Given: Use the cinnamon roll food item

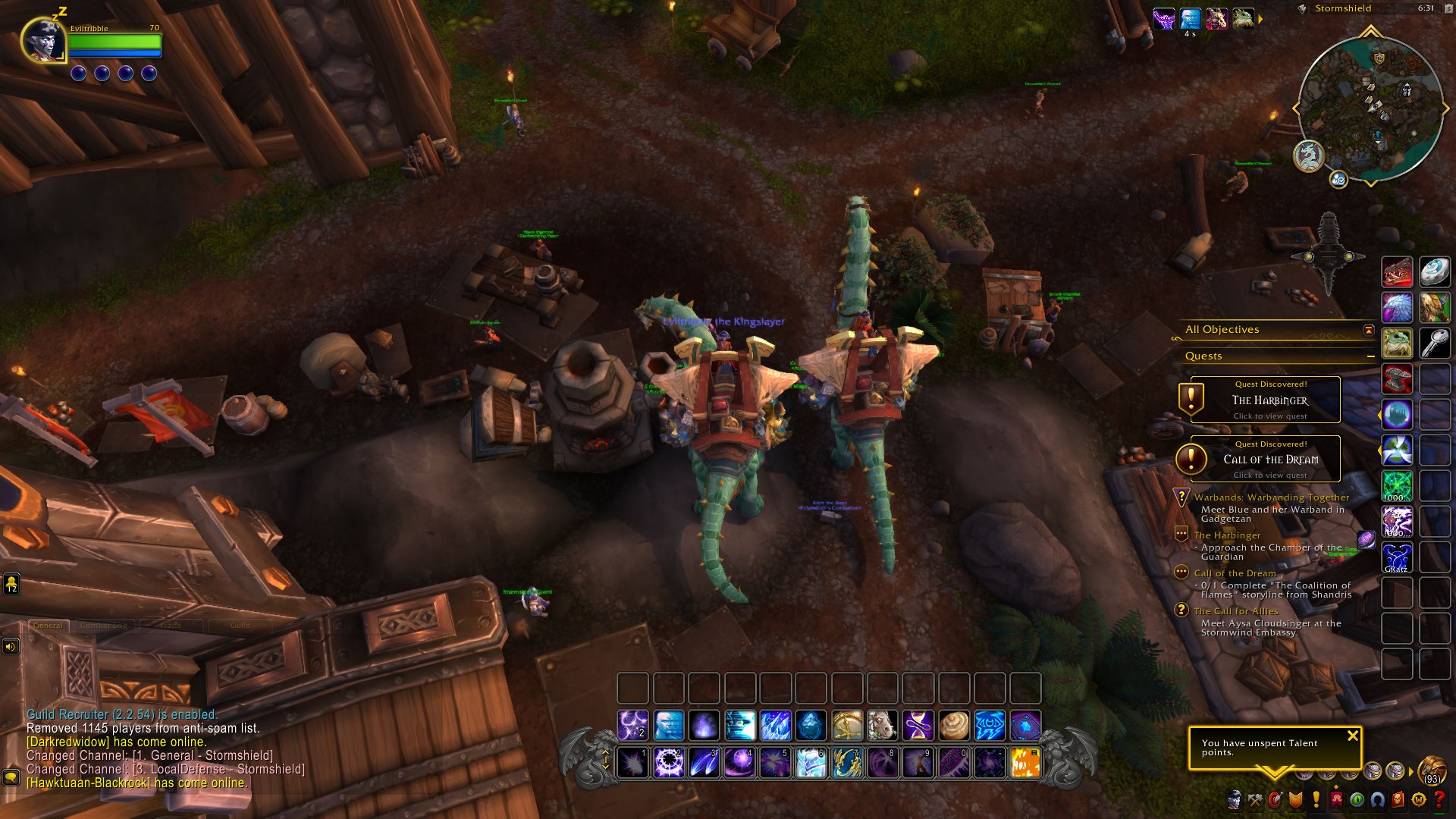Looking at the screenshot, I should coord(954,726).
